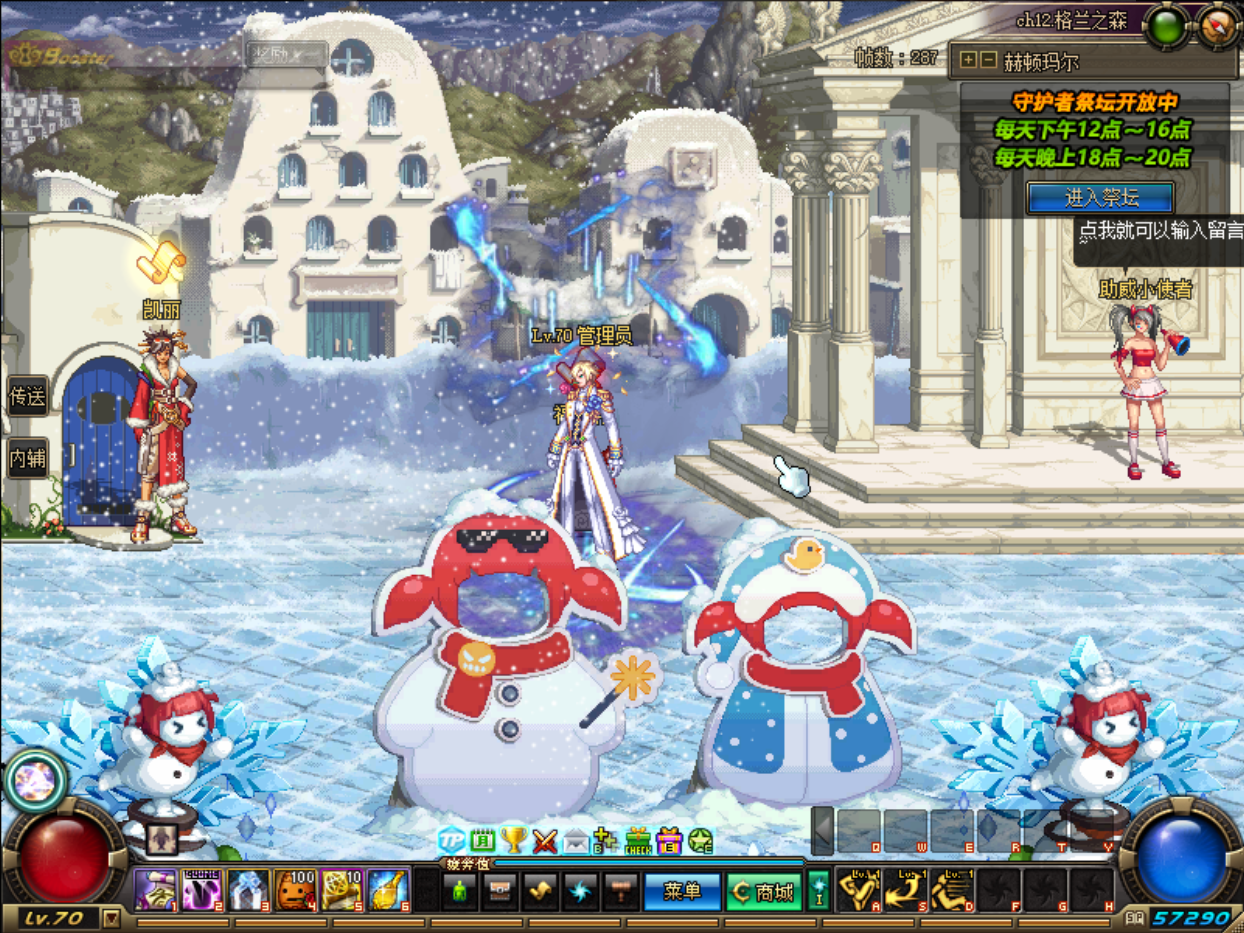Open the 商城 shop button

764,891
